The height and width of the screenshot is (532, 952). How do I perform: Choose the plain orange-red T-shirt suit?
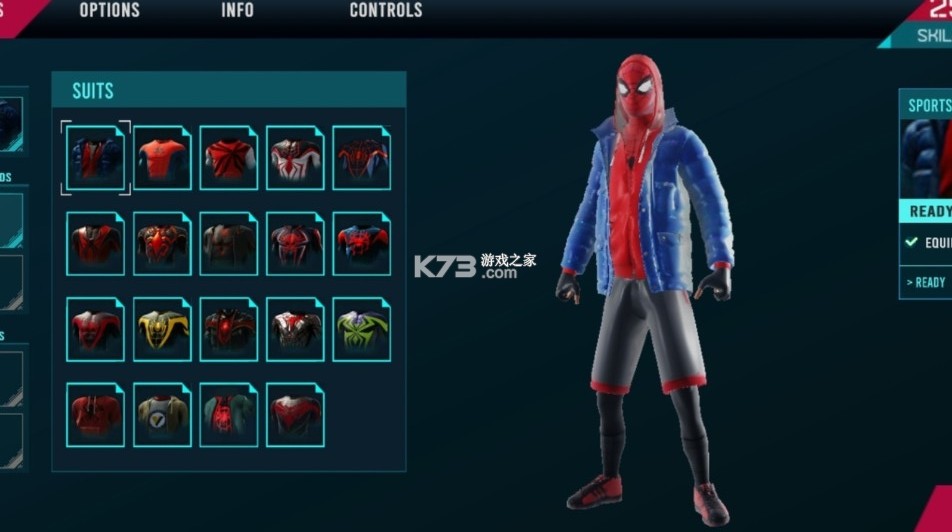[162, 158]
